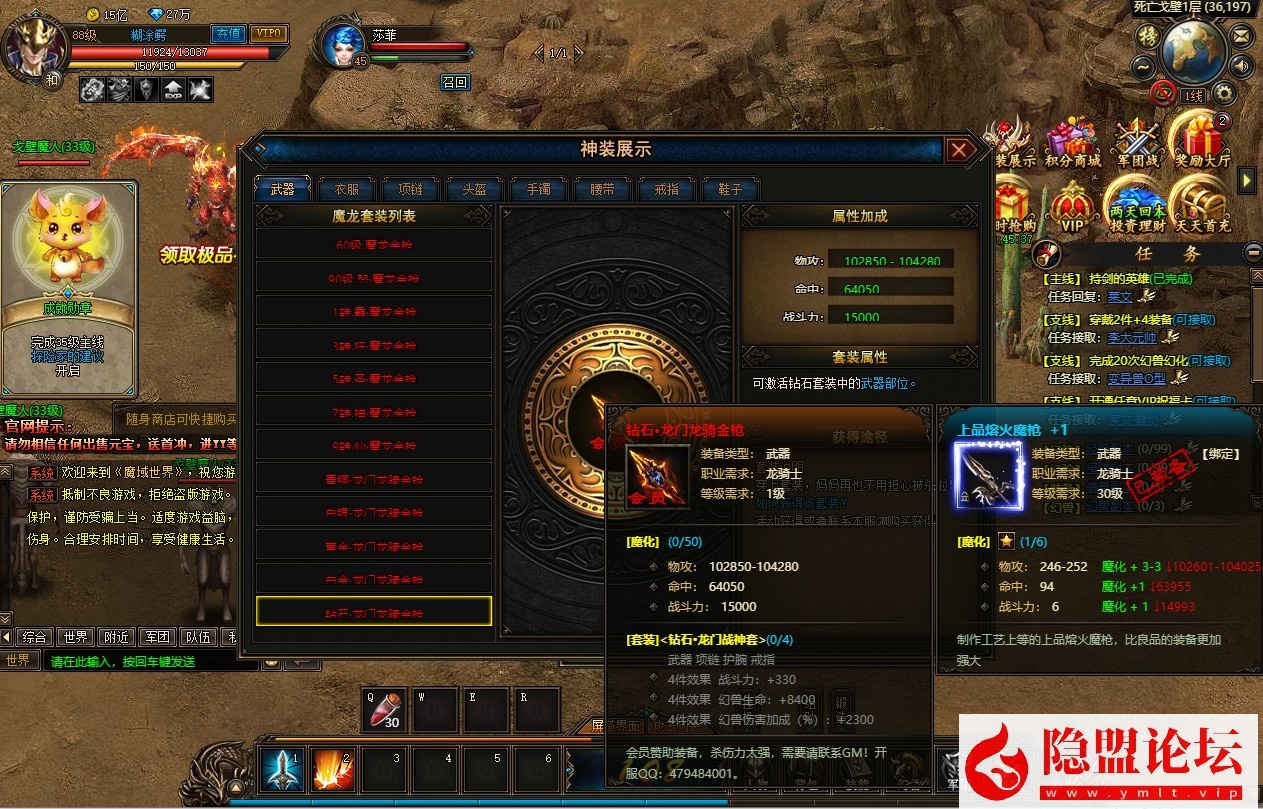Screen dimensions: 1263x809
Task: Choose the 60级·魔龙金枪 list entry
Action: coord(374,245)
